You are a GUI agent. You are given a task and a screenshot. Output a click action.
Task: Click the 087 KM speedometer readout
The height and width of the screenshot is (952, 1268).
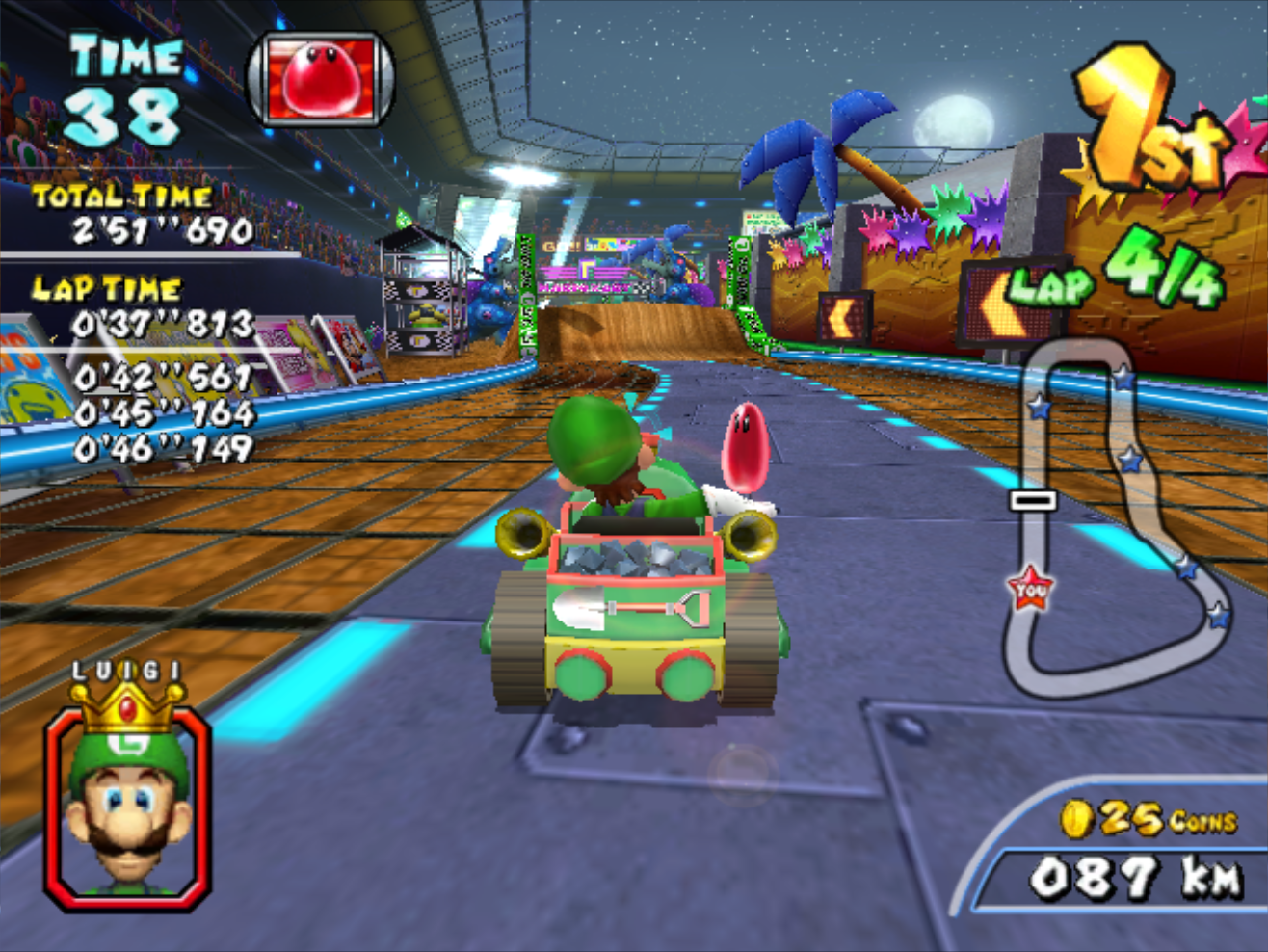[x=1137, y=877]
